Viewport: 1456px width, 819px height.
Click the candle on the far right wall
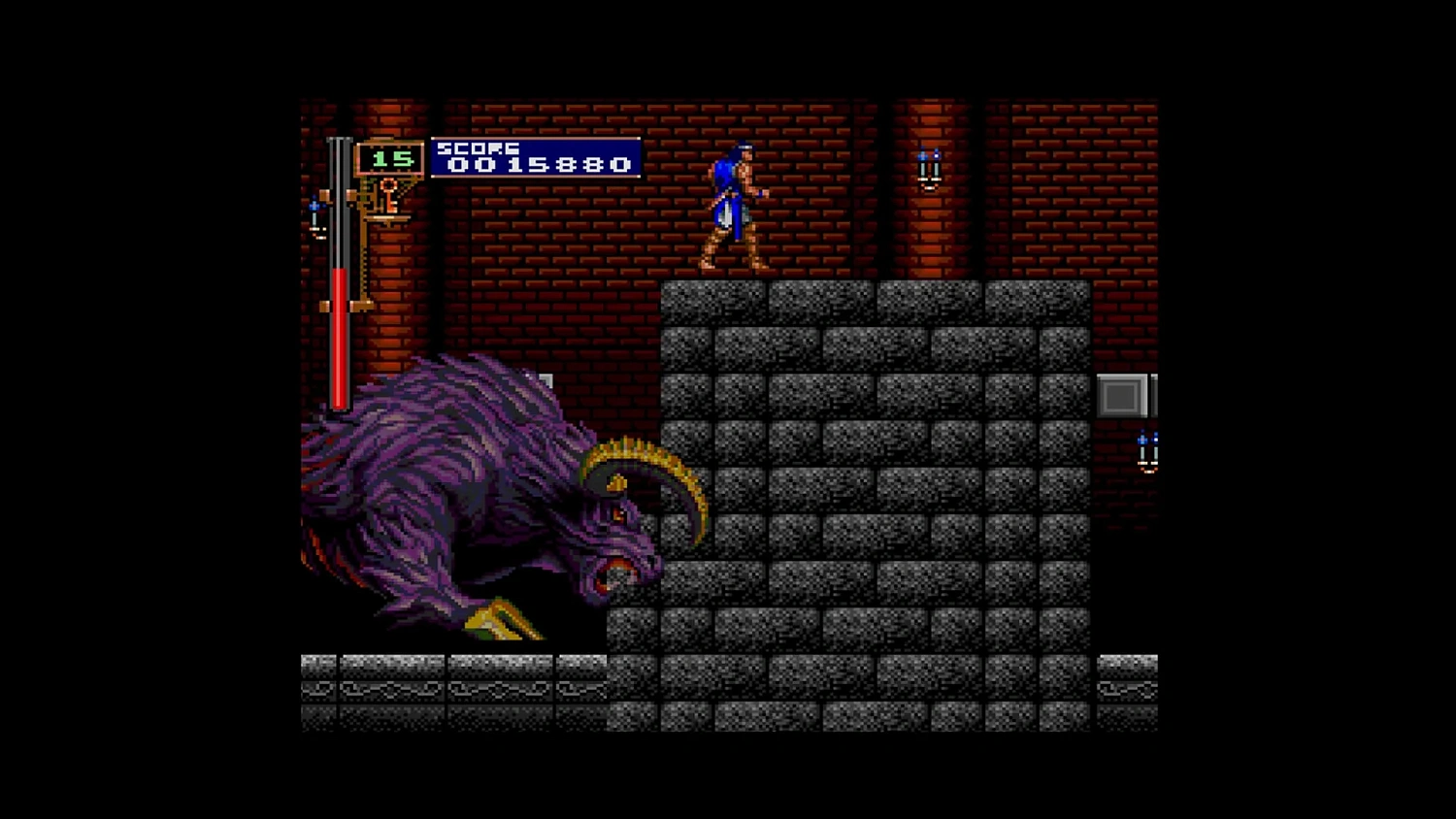pos(1147,451)
